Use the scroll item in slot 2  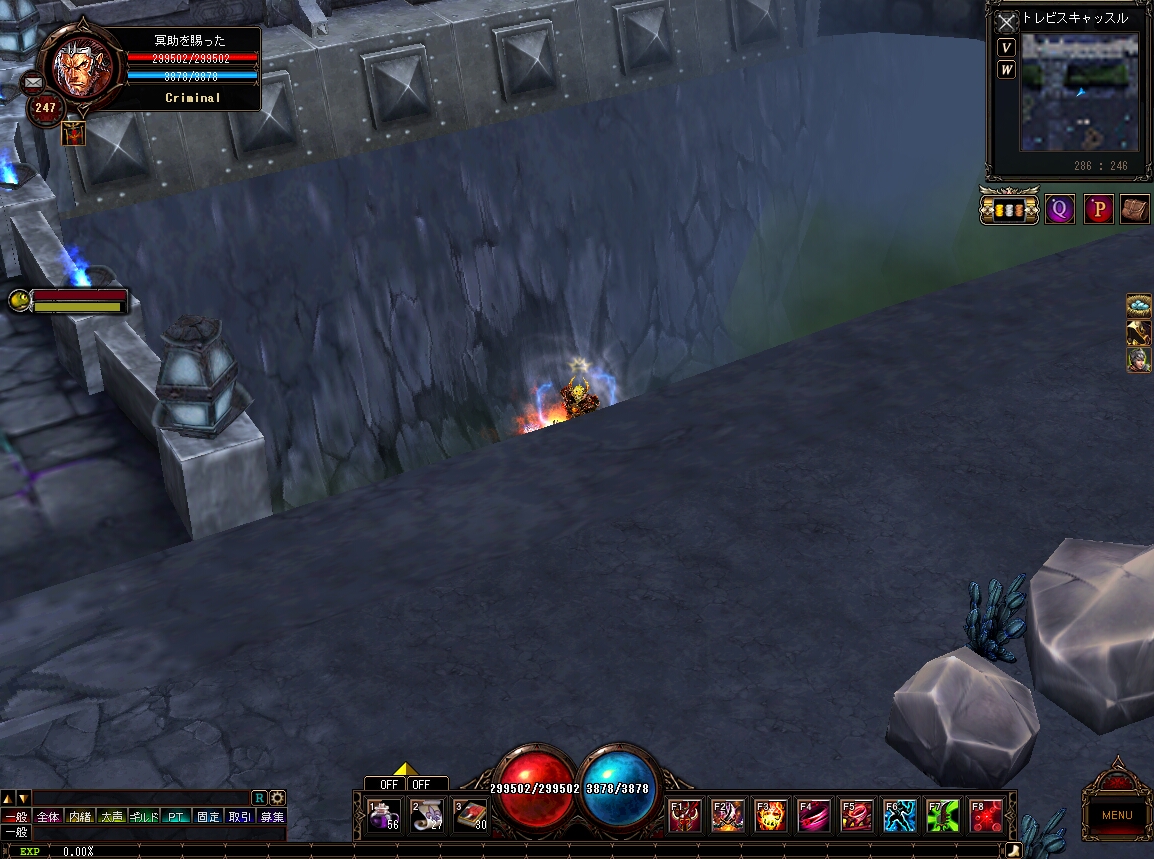pyautogui.click(x=428, y=816)
